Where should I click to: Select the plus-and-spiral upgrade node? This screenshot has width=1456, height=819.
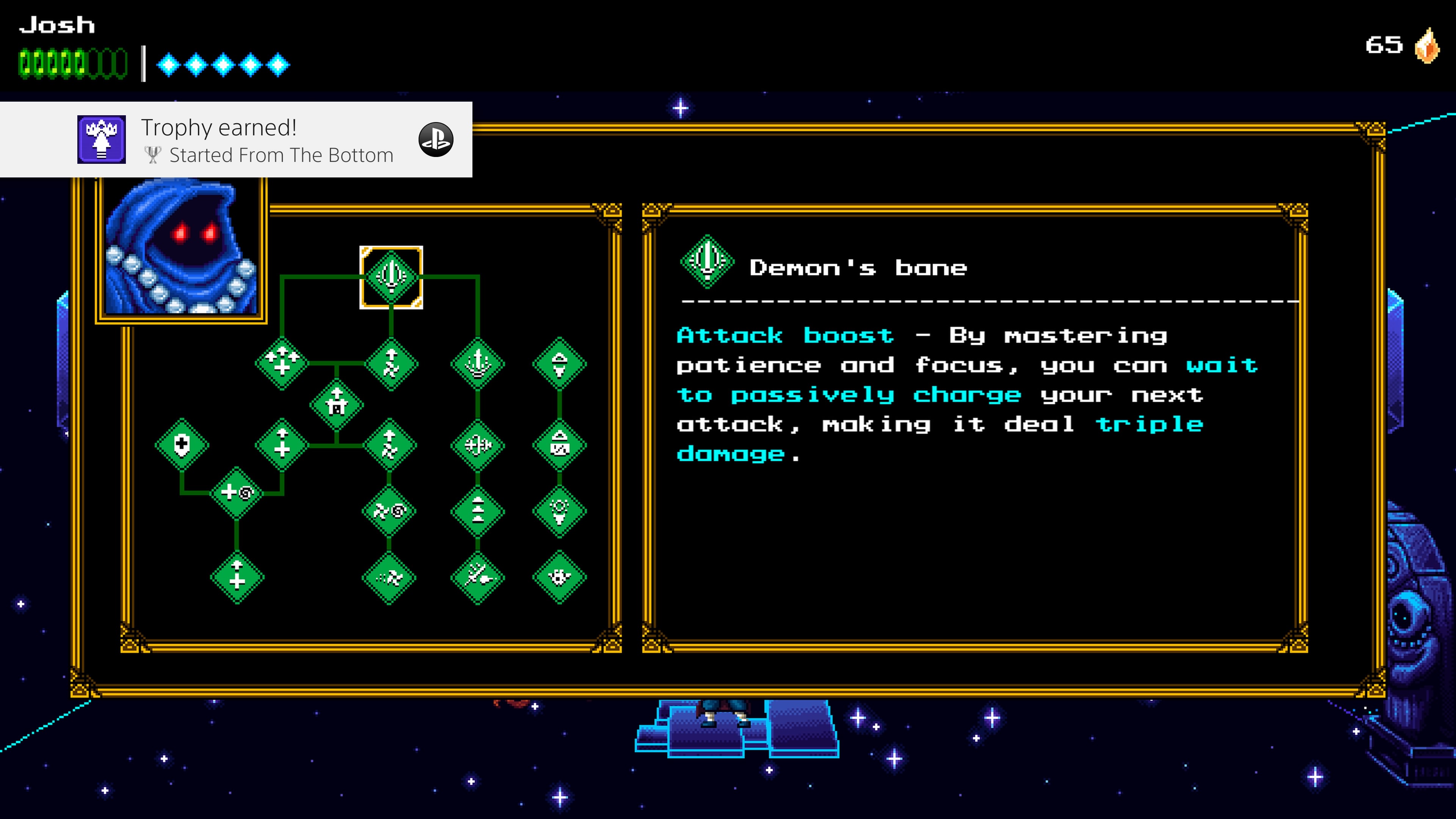pyautogui.click(x=237, y=493)
